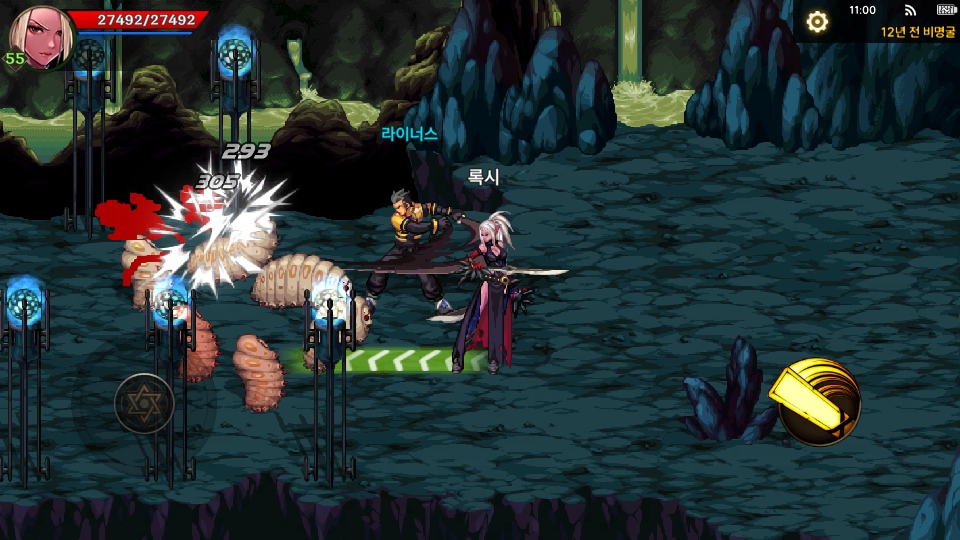Open settings with the gear icon

coord(817,22)
